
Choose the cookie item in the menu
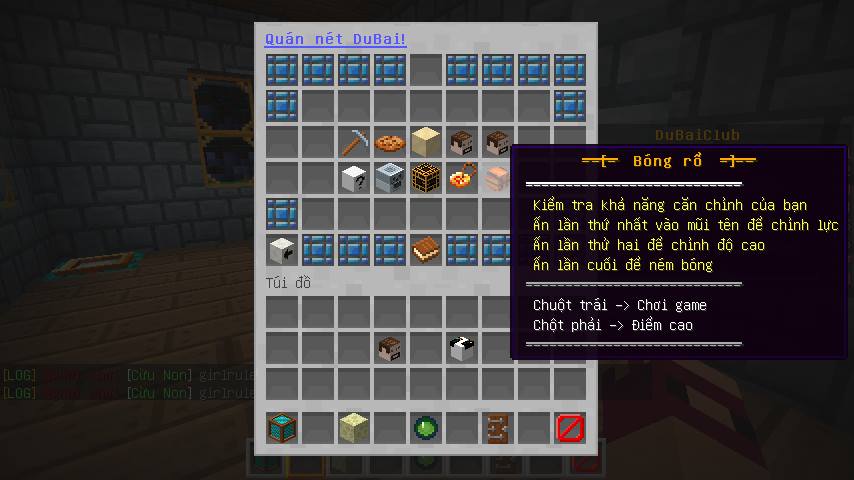[390, 142]
